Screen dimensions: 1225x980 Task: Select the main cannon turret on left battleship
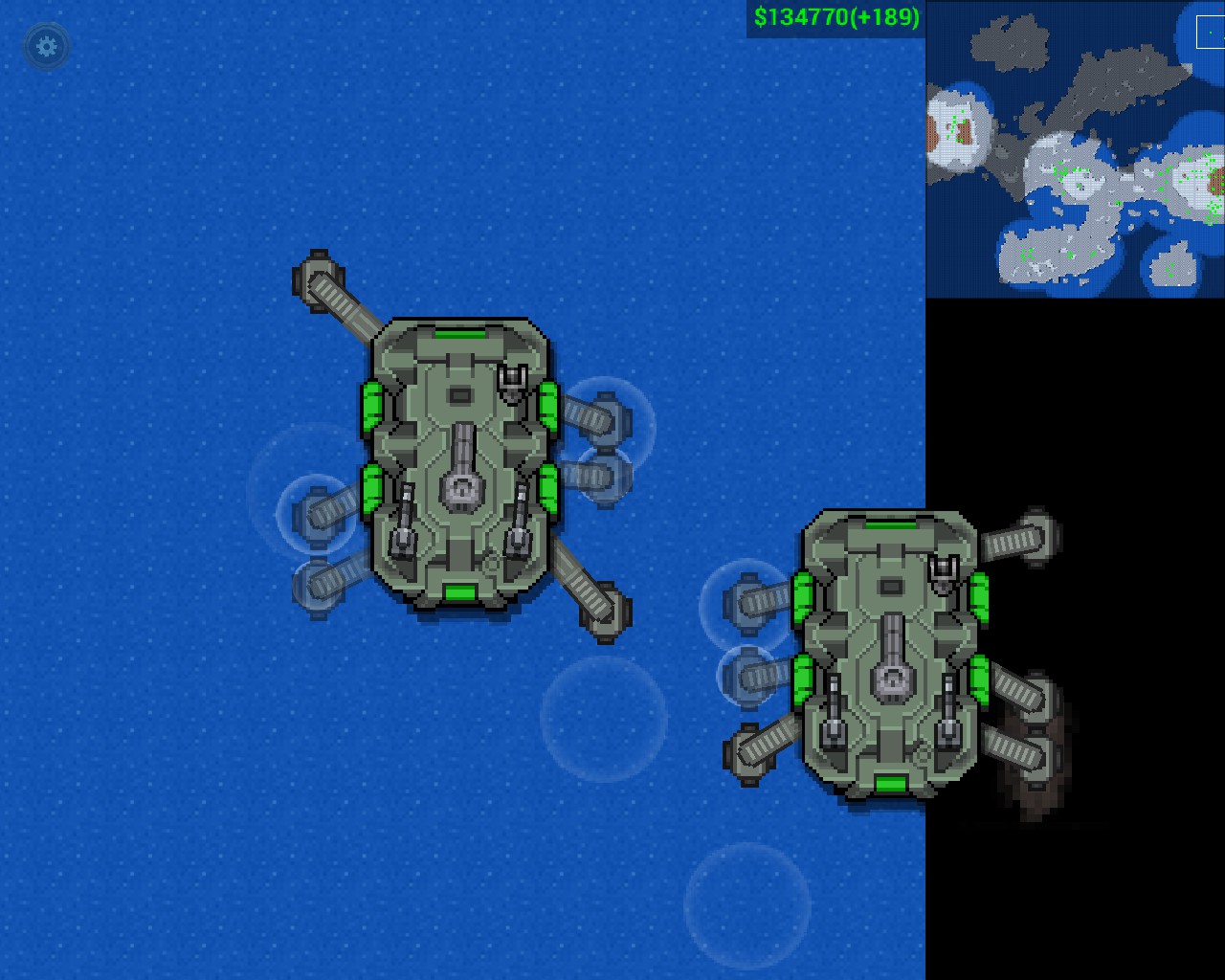coord(463,493)
